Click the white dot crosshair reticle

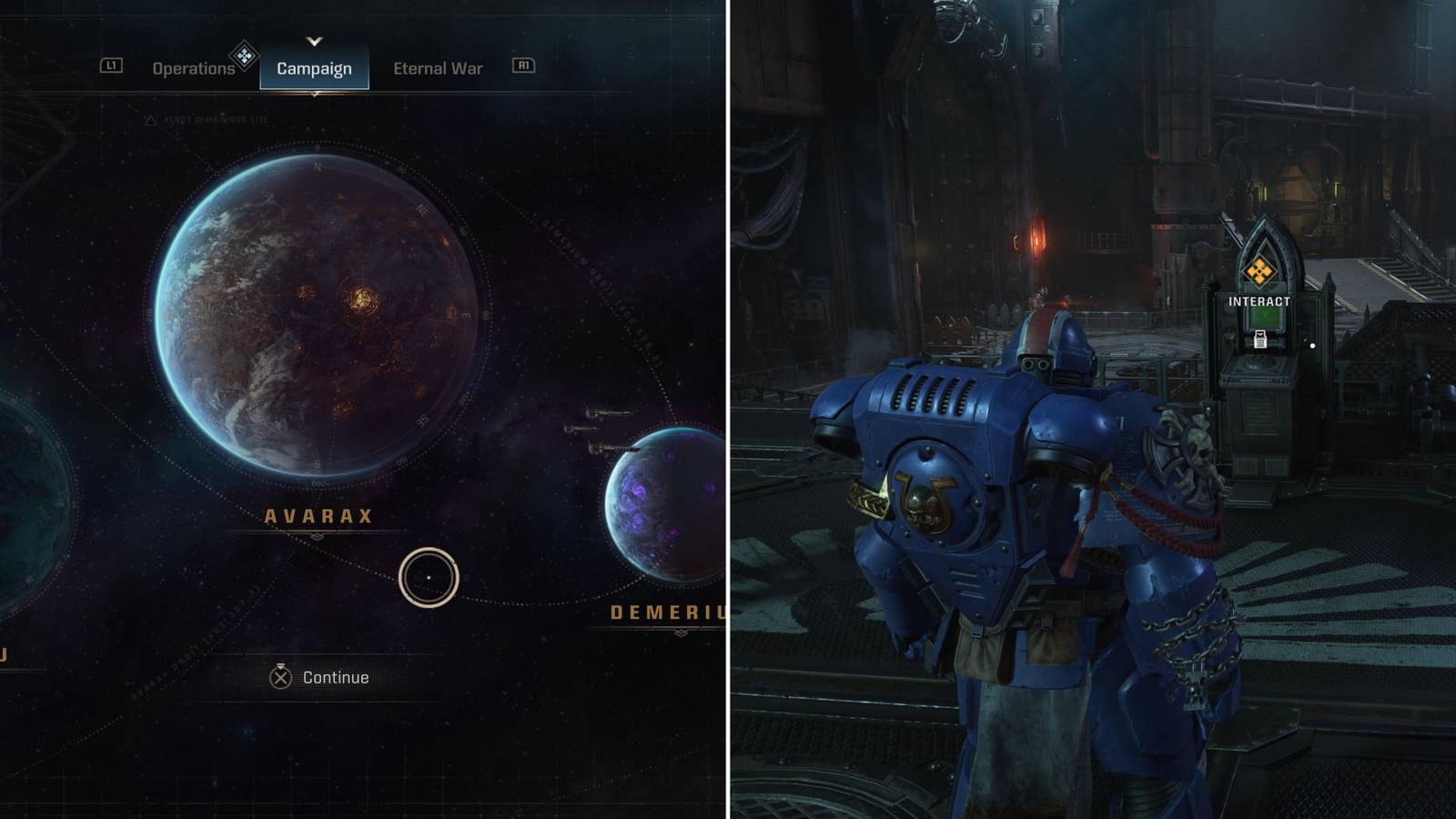[1312, 346]
